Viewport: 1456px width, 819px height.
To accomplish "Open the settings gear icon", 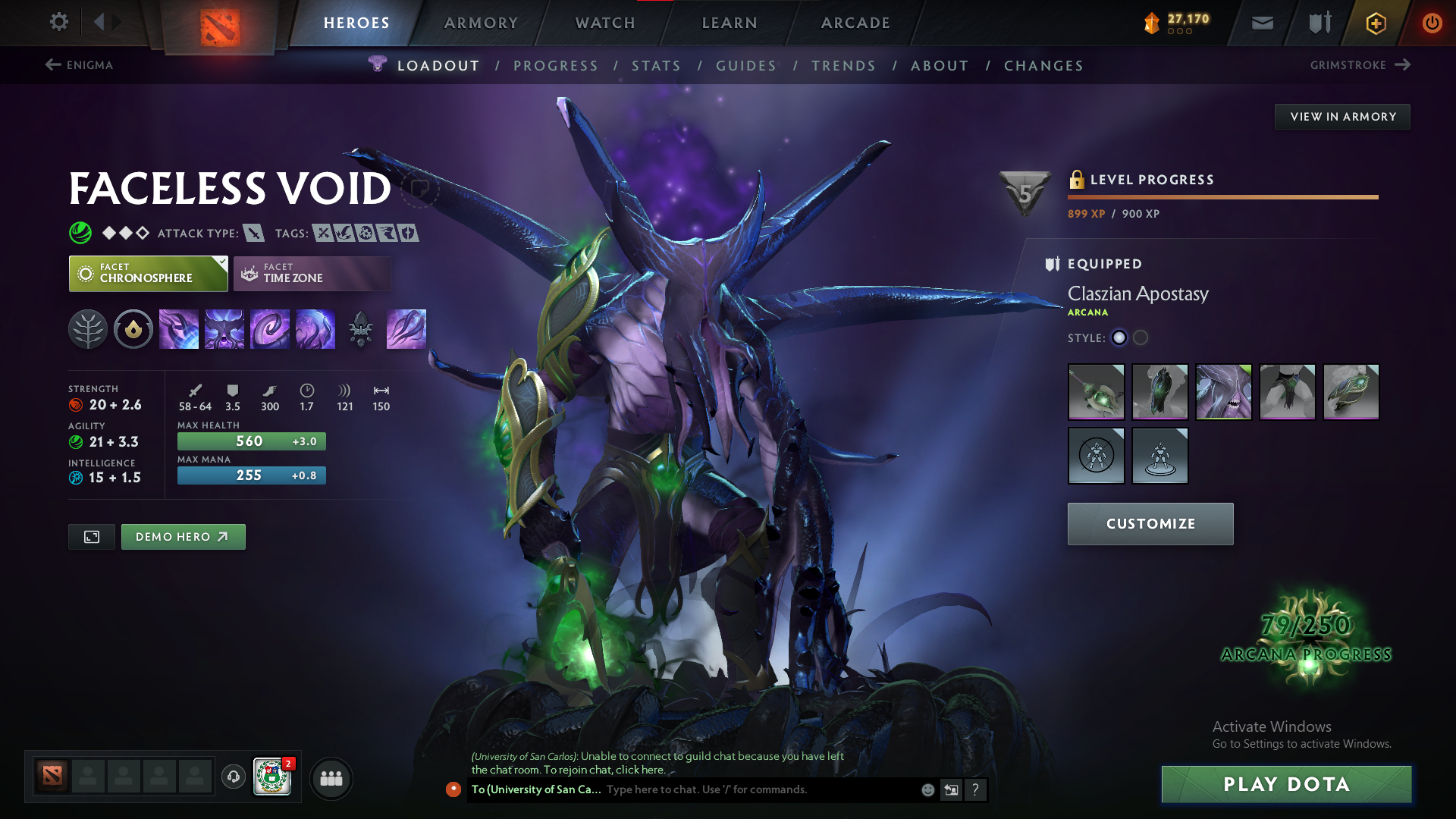I will tap(58, 22).
